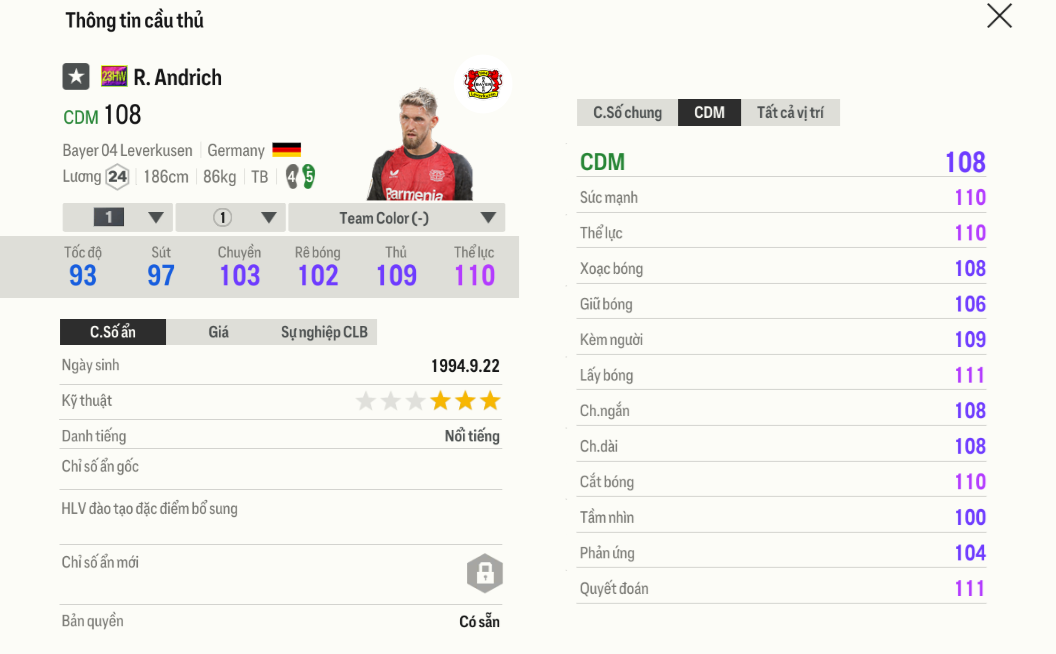Open the Tất cả vị trí tab
This screenshot has width=1056, height=654.
tap(790, 112)
